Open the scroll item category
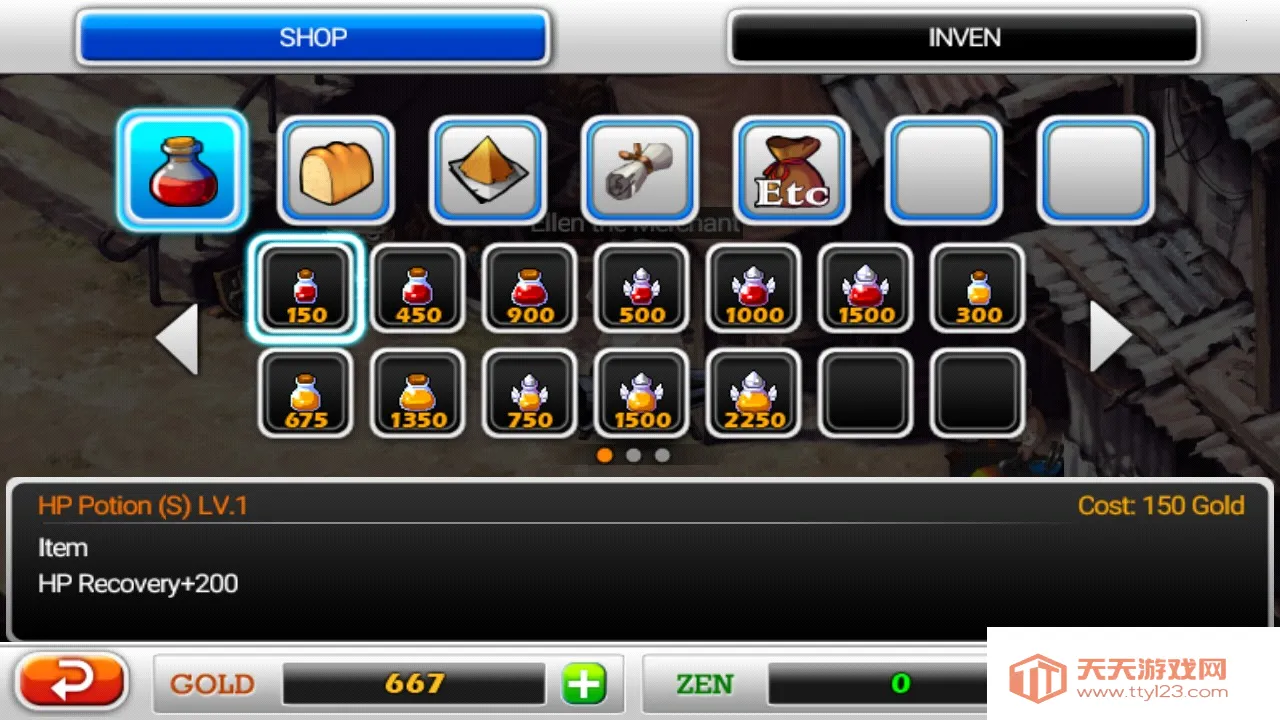Image resolution: width=1280 pixels, height=720 pixels. [x=640, y=170]
